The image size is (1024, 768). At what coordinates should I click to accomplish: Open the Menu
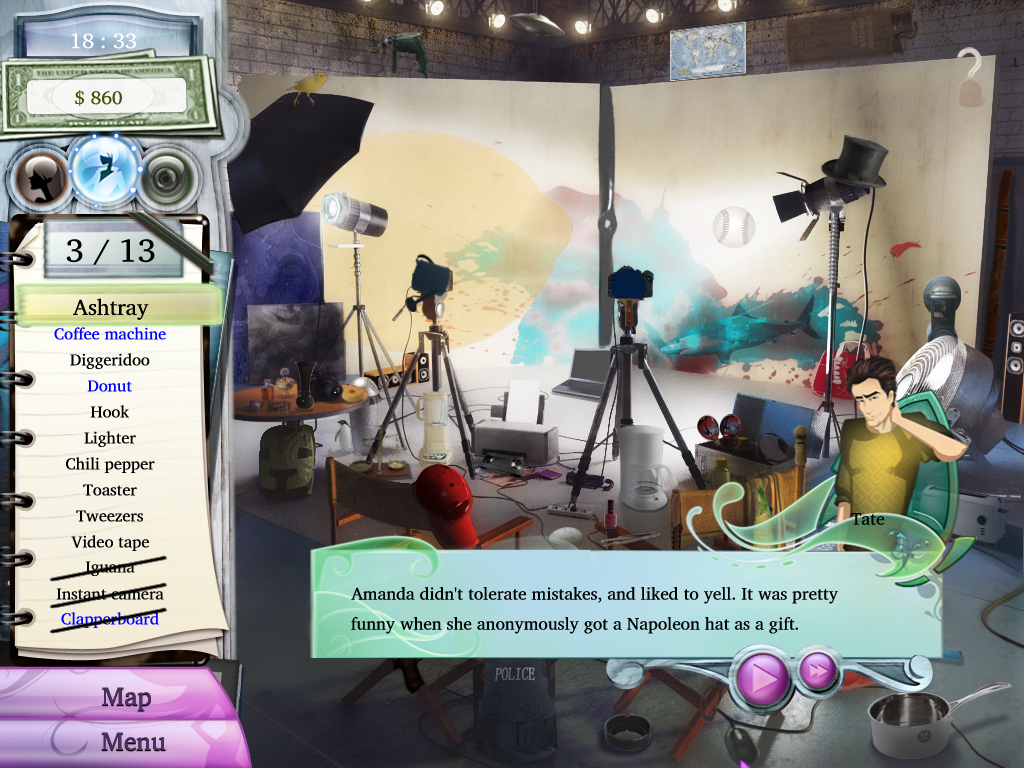(133, 742)
